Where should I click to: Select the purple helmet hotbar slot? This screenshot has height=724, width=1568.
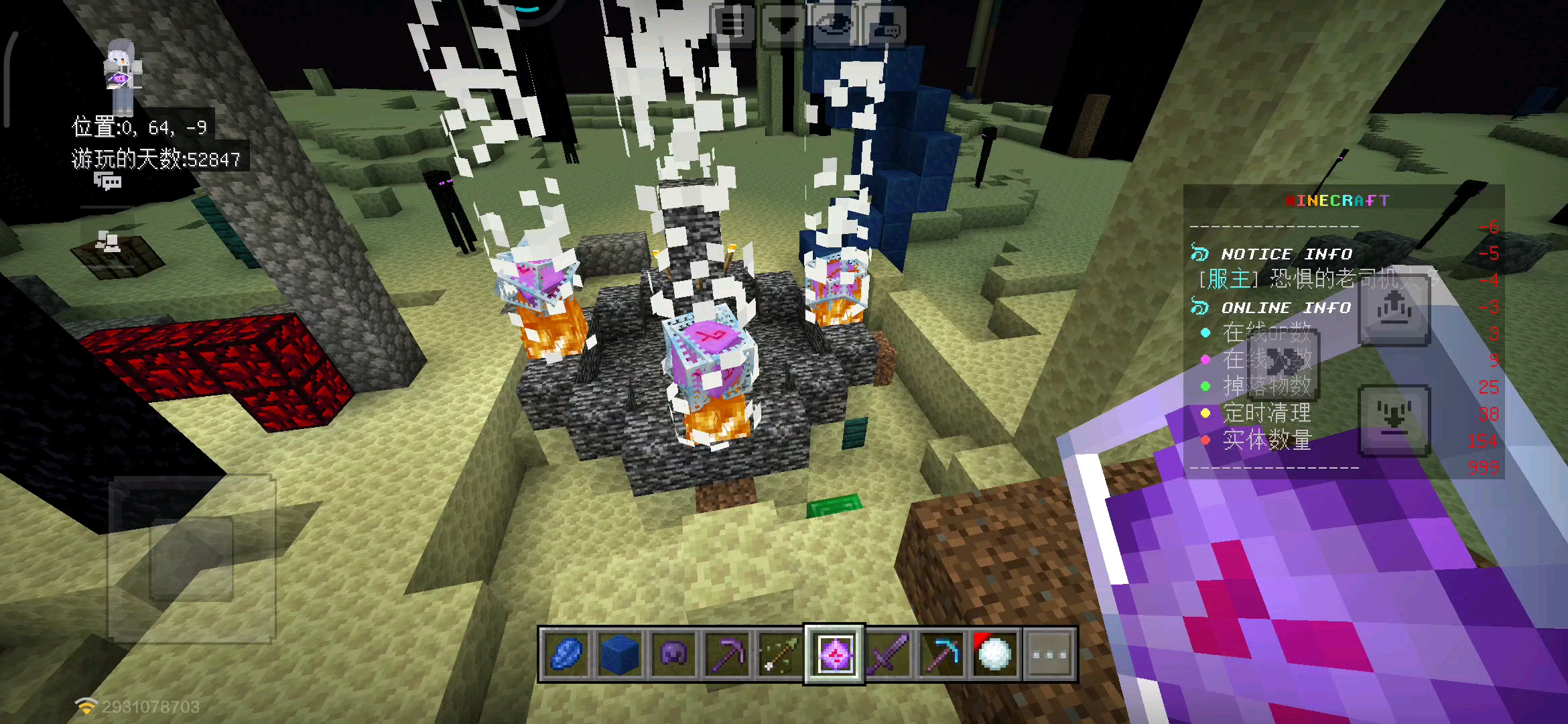pos(673,654)
